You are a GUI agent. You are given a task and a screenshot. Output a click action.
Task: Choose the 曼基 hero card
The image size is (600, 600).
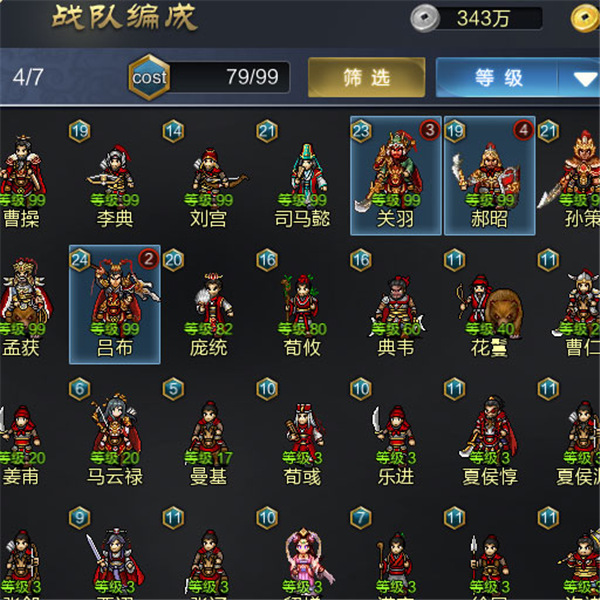coord(208,435)
